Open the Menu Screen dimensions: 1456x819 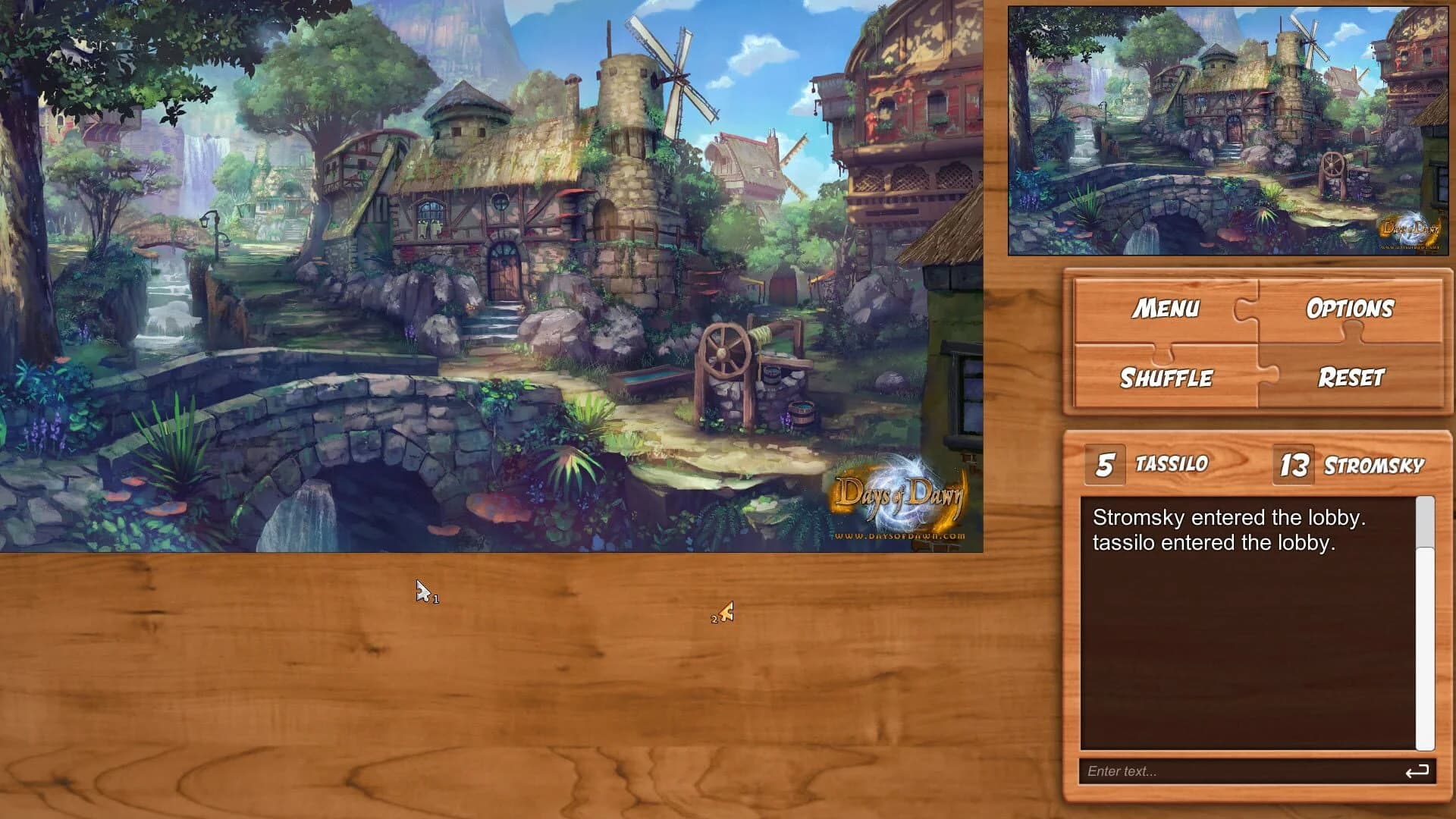point(1166,308)
